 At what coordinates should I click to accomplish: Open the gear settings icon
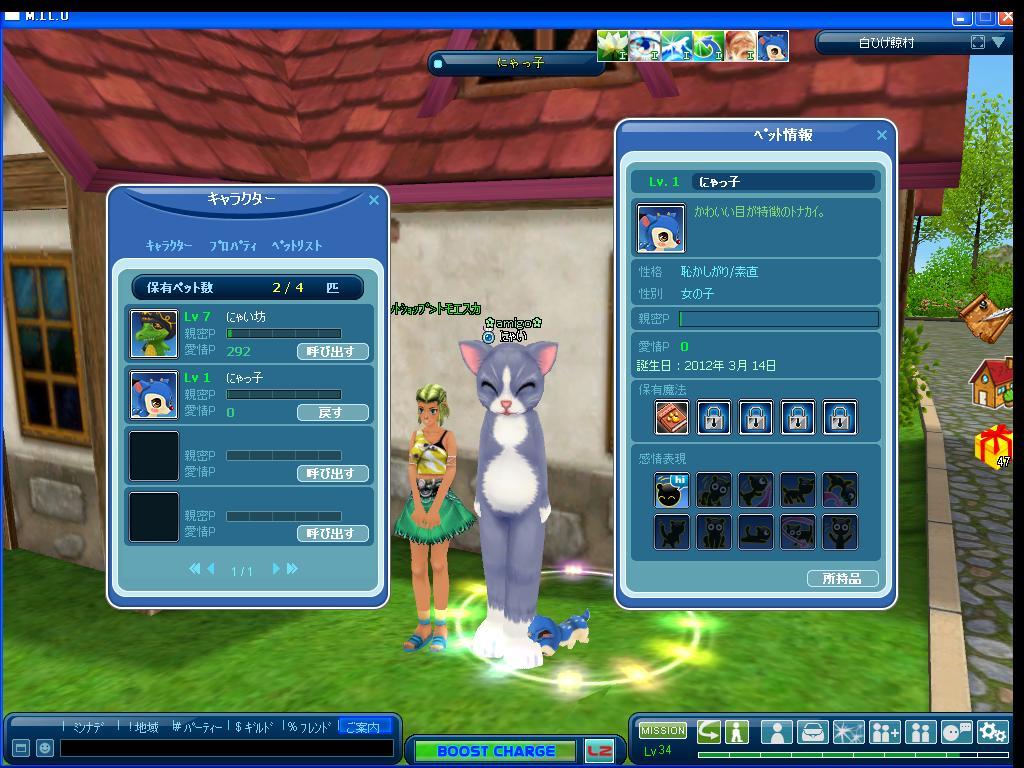pyautogui.click(x=992, y=732)
